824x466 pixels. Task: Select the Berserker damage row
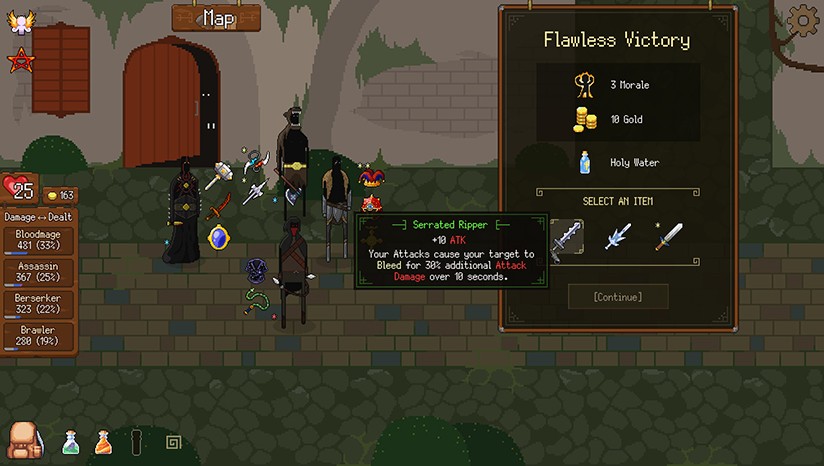pyautogui.click(x=37, y=305)
